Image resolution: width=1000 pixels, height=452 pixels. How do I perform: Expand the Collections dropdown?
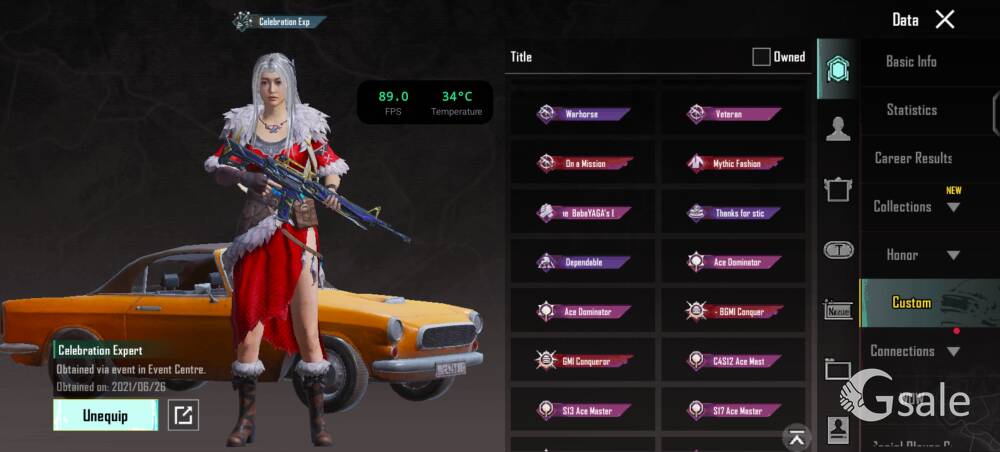coord(952,207)
